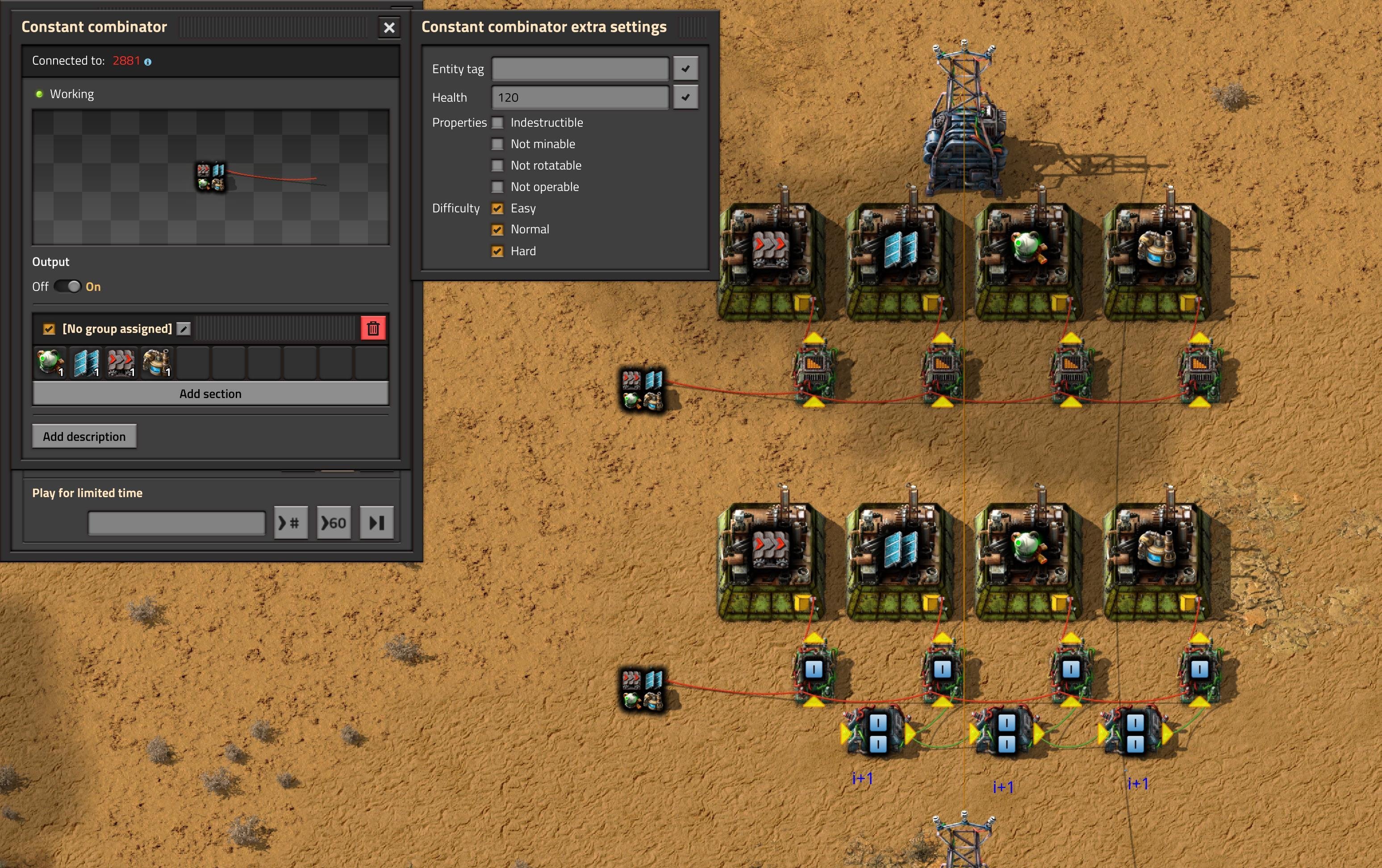
Task: Play for 60 ticks button
Action: point(334,523)
